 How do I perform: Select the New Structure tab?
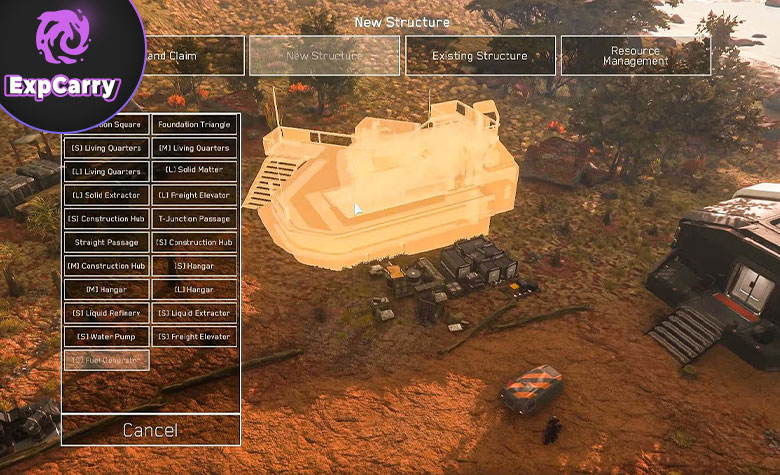pyautogui.click(x=324, y=56)
